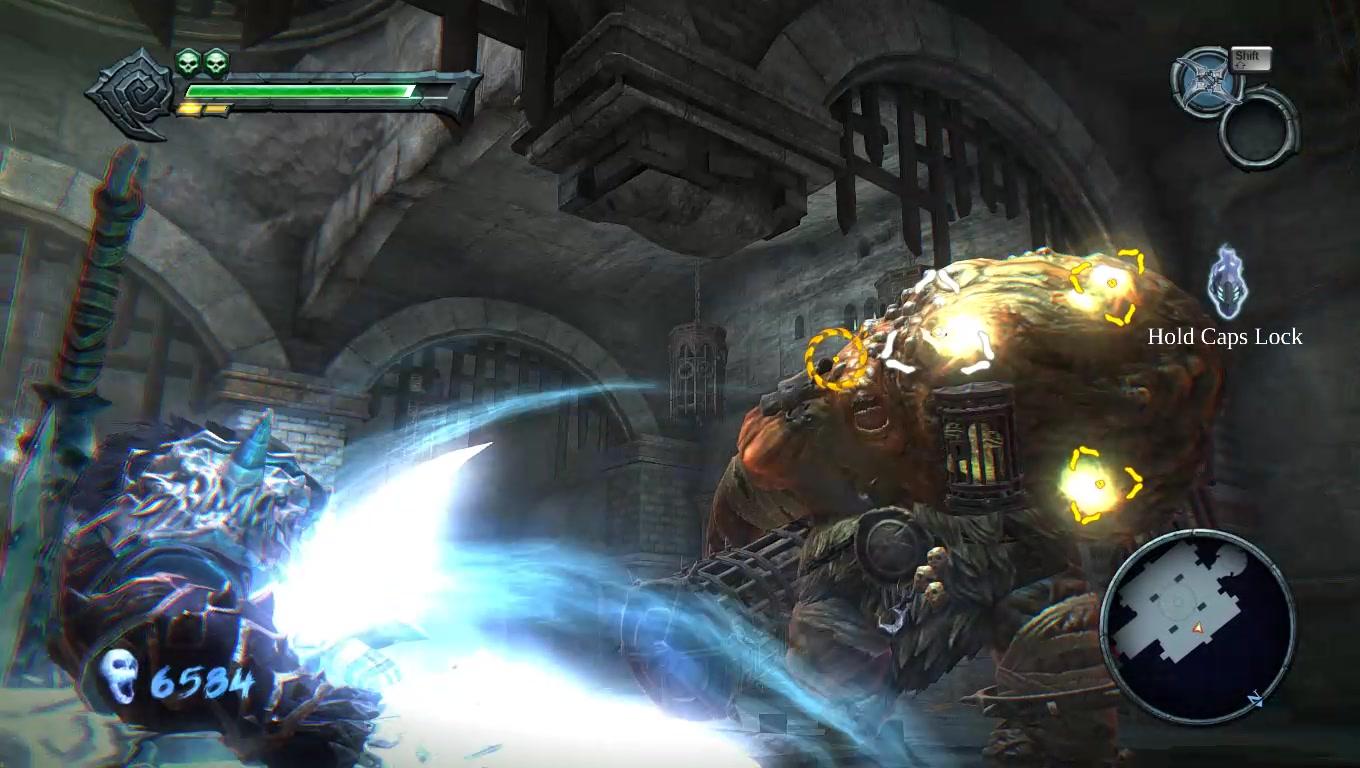Open the circular dungeon minimap
1360x768 pixels.
click(1197, 625)
